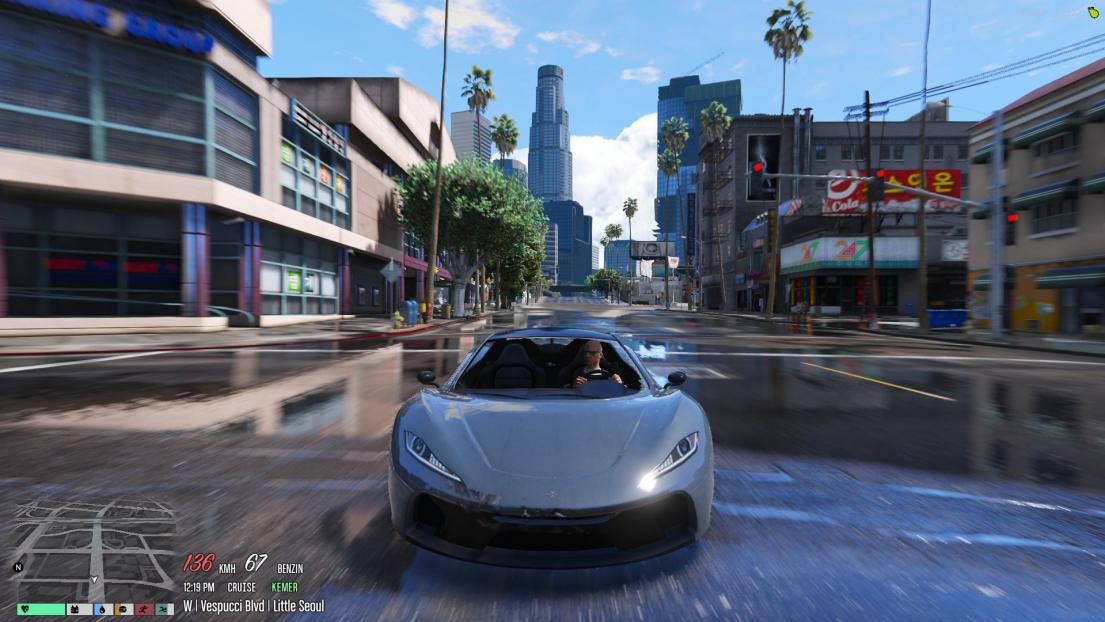The image size is (1105, 622).
Task: Select the north compass marker on the minimap
Action: pyautogui.click(x=17, y=568)
